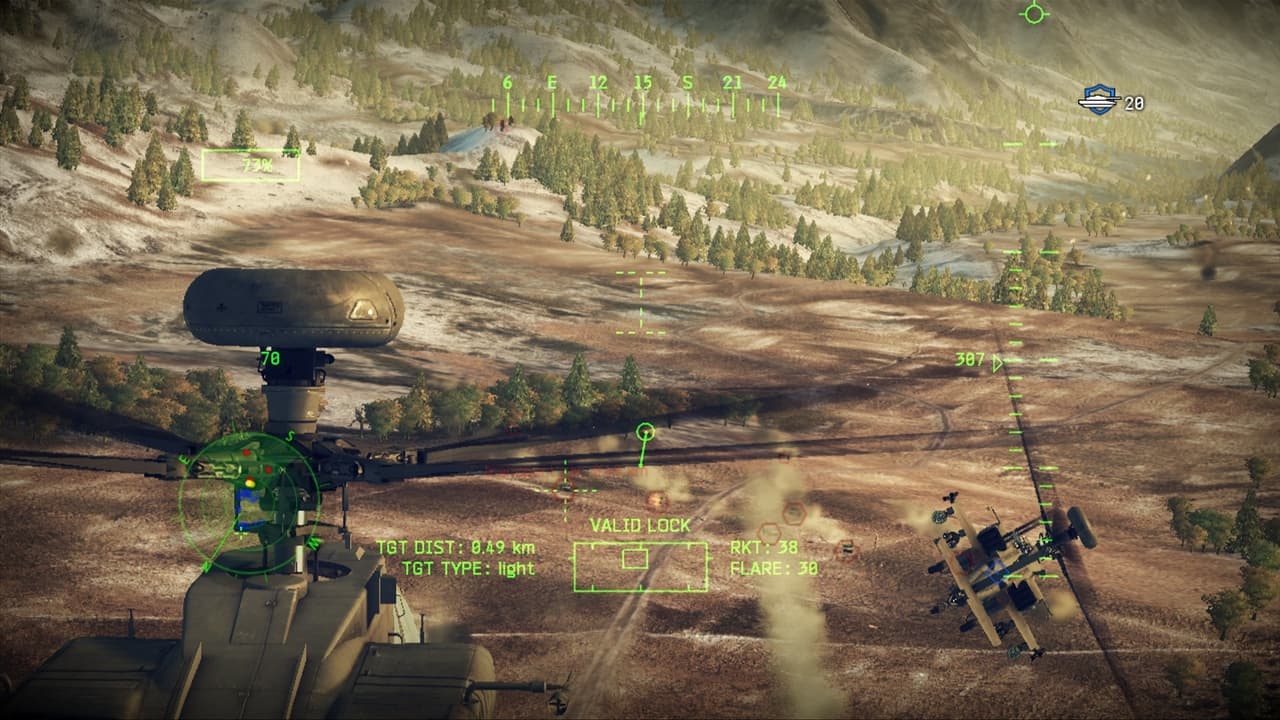Viewport: 1280px width, 720px height.
Task: Click the E marker on the minimap ring
Action: (x=184, y=462)
